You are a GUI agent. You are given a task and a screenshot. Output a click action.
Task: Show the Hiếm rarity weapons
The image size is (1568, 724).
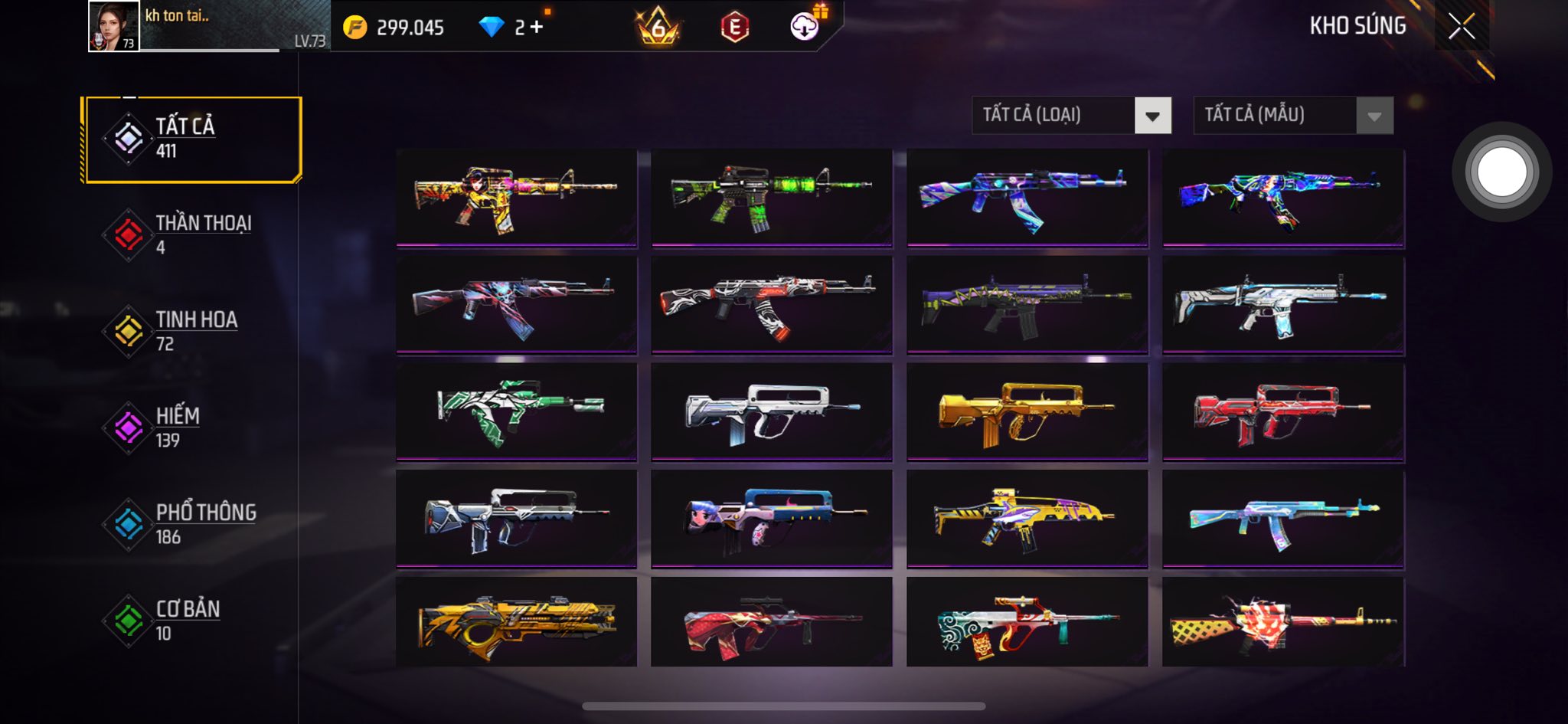[191, 428]
